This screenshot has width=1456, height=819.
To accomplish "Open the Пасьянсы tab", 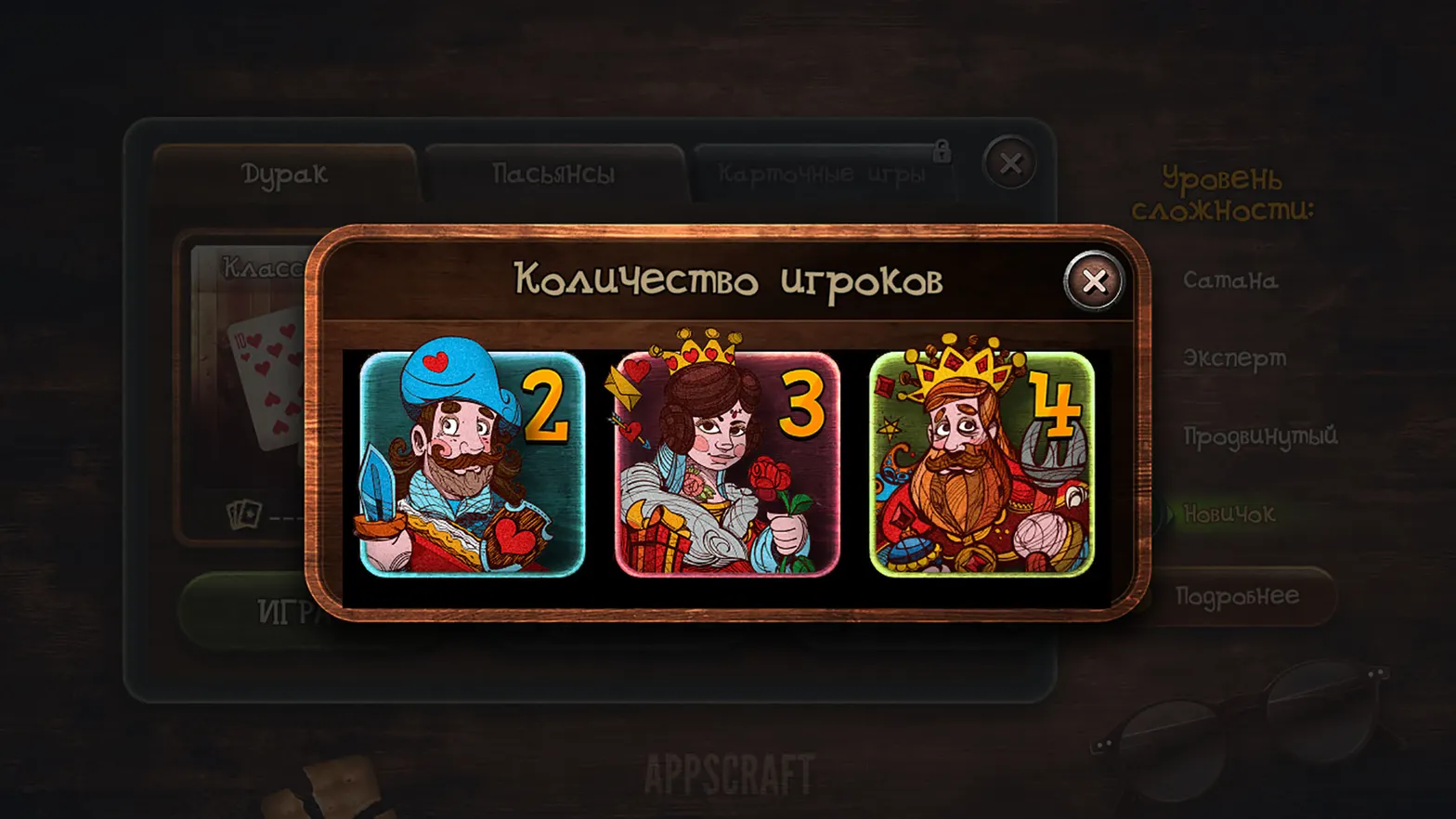I will click(554, 173).
